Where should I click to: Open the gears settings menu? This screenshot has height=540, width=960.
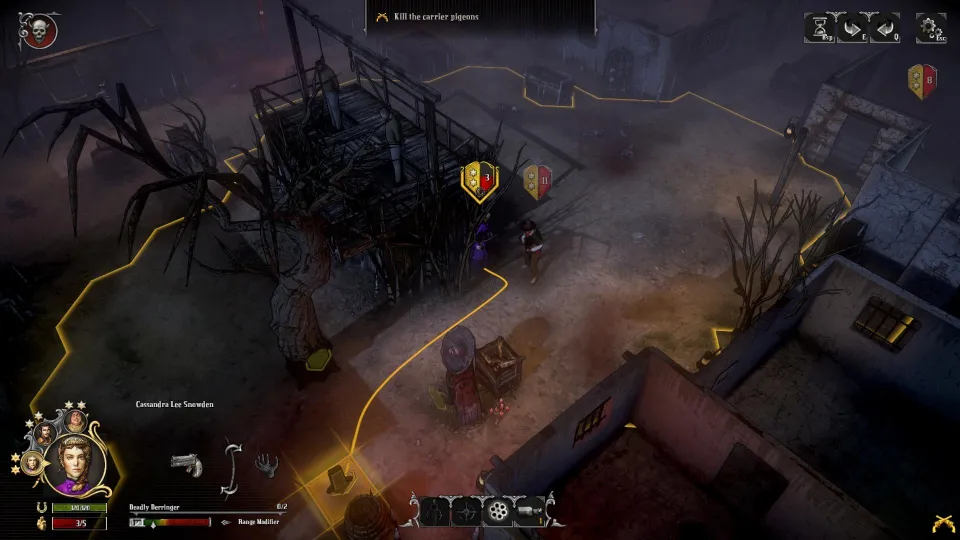pyautogui.click(x=931, y=27)
